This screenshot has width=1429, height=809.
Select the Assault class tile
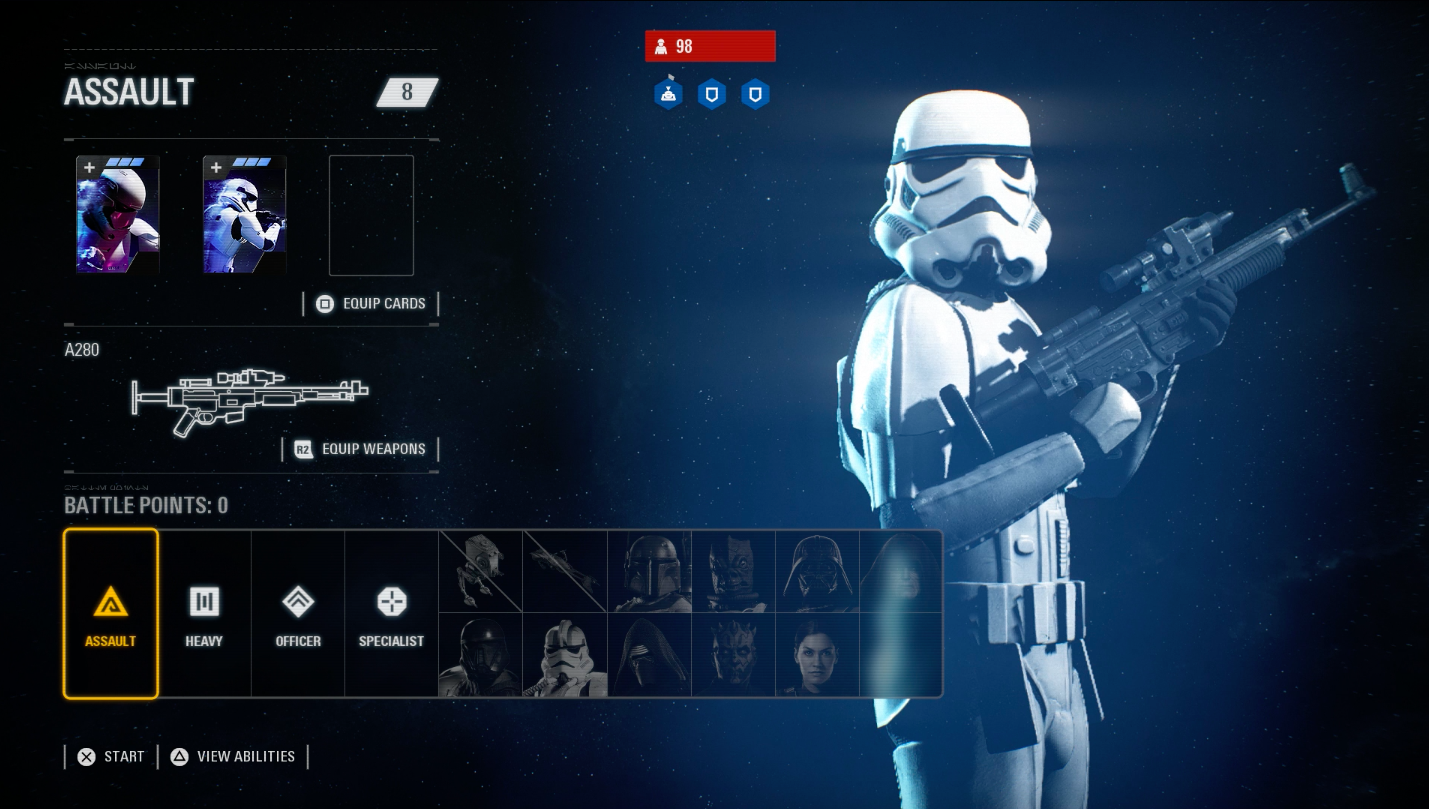(110, 613)
